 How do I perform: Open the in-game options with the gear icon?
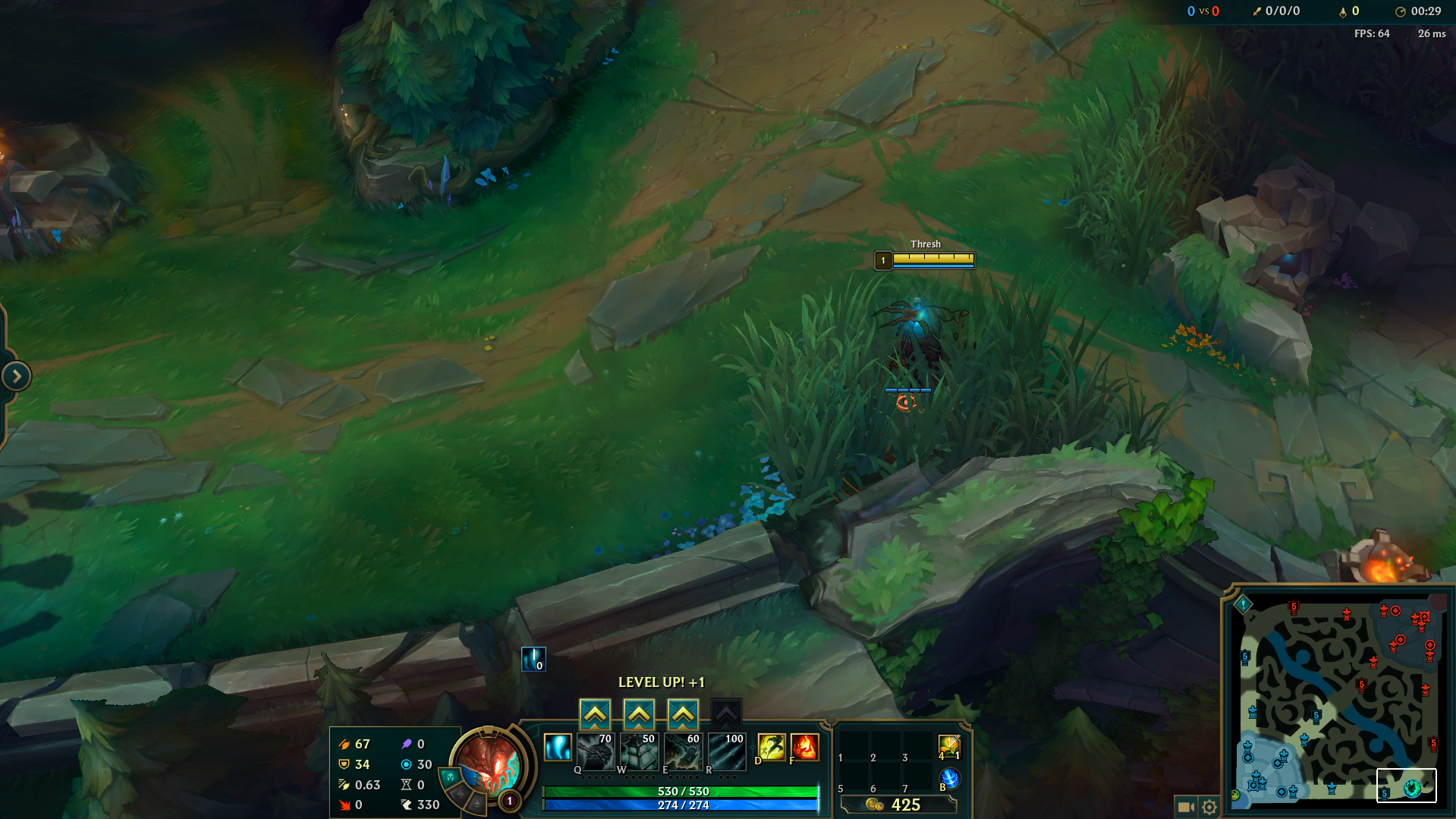pyautogui.click(x=1211, y=808)
